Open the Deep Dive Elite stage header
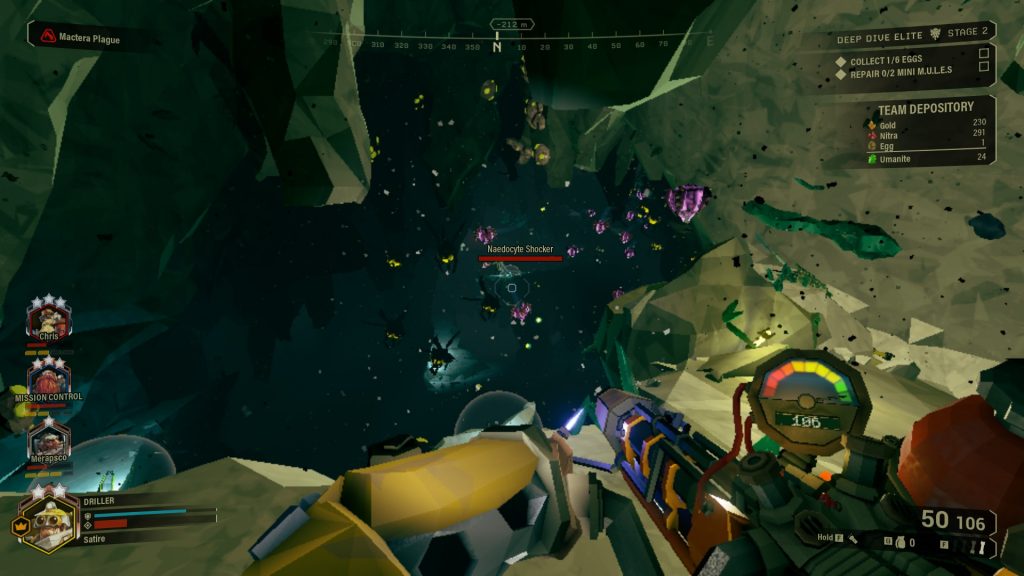The image size is (1024, 576). tap(908, 35)
